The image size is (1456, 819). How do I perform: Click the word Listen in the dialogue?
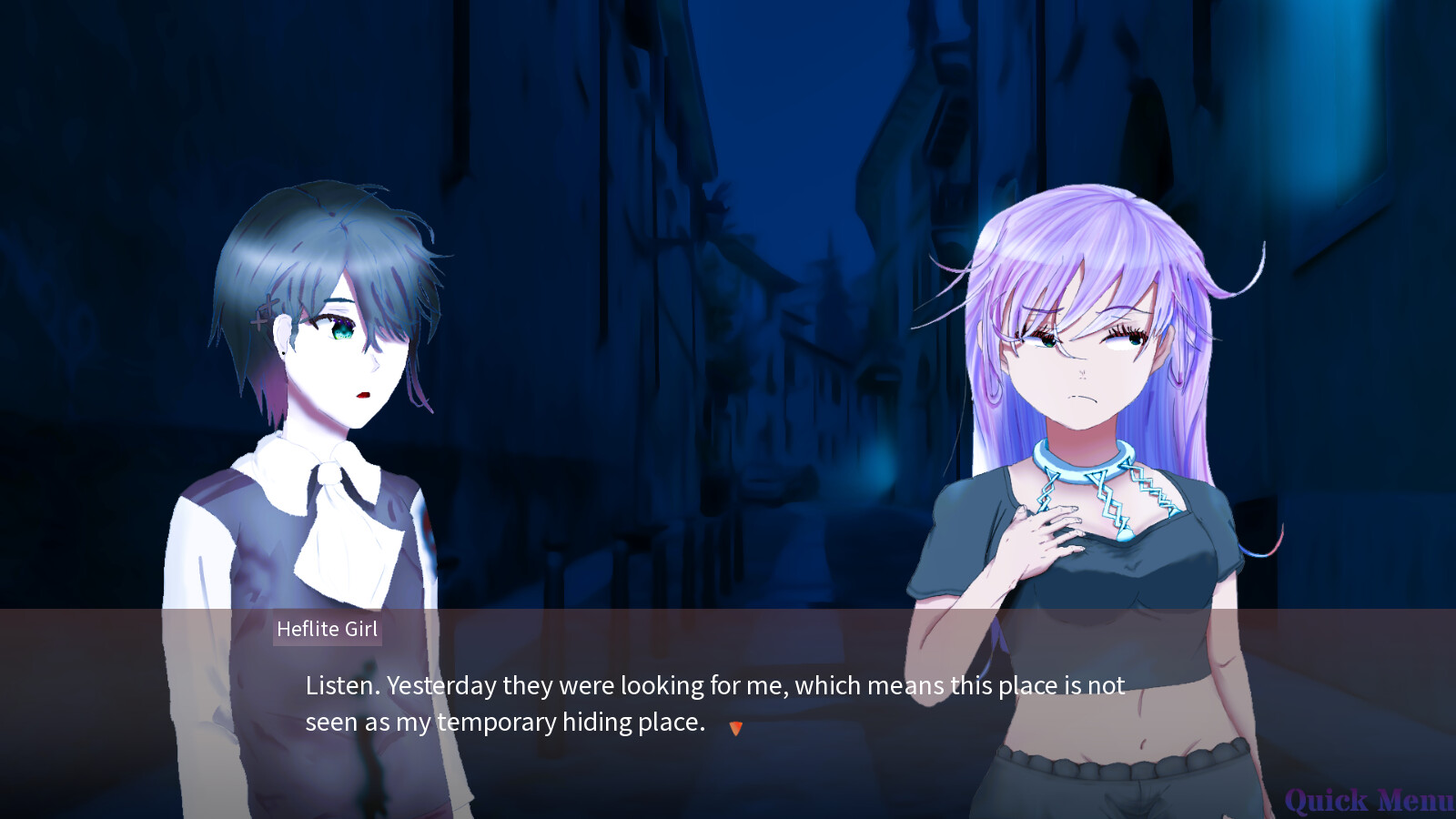(x=337, y=685)
